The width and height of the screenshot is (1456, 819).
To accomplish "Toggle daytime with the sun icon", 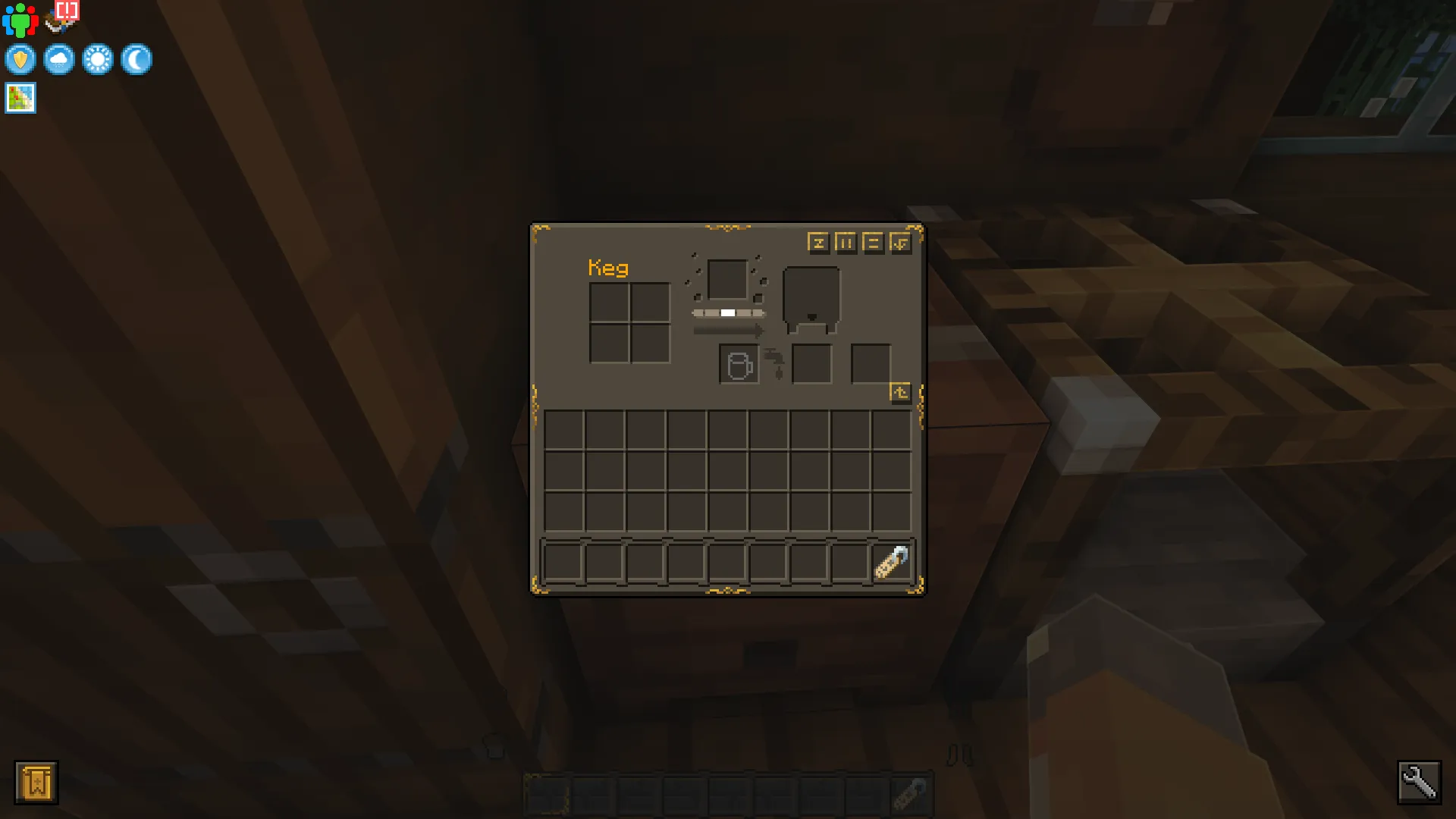I will point(99,59).
